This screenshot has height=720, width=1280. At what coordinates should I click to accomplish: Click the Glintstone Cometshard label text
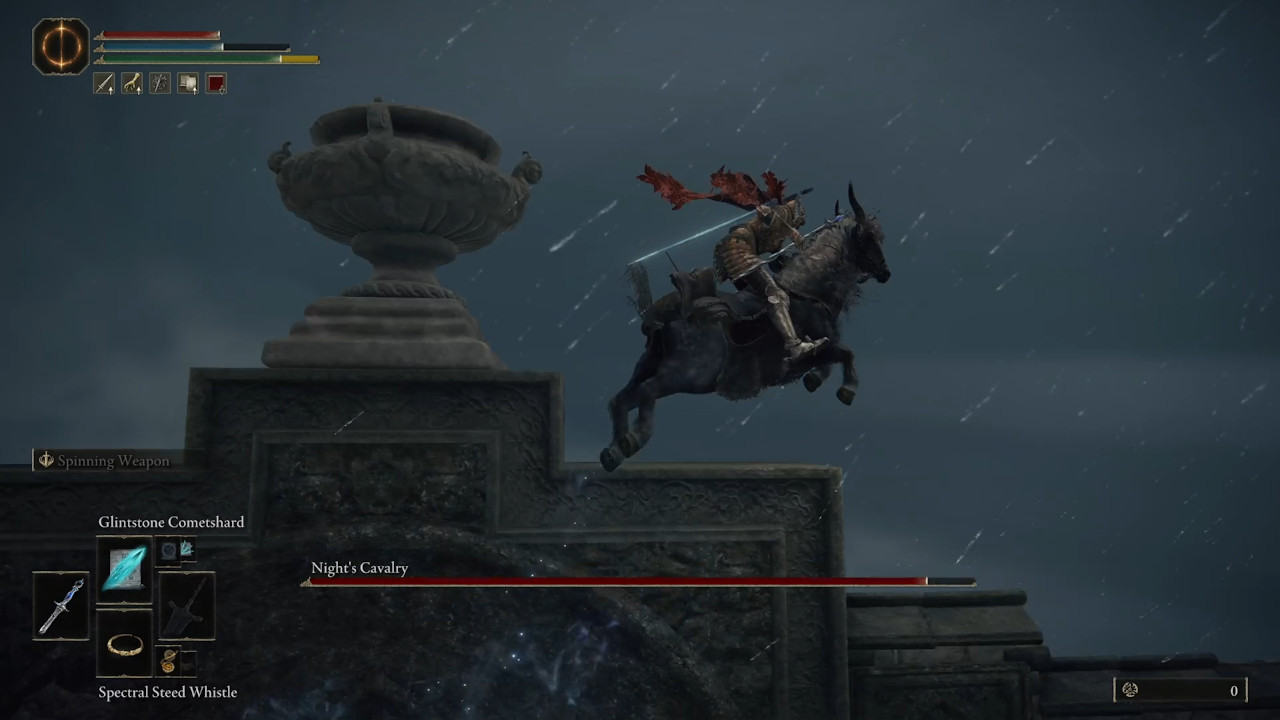(x=171, y=522)
